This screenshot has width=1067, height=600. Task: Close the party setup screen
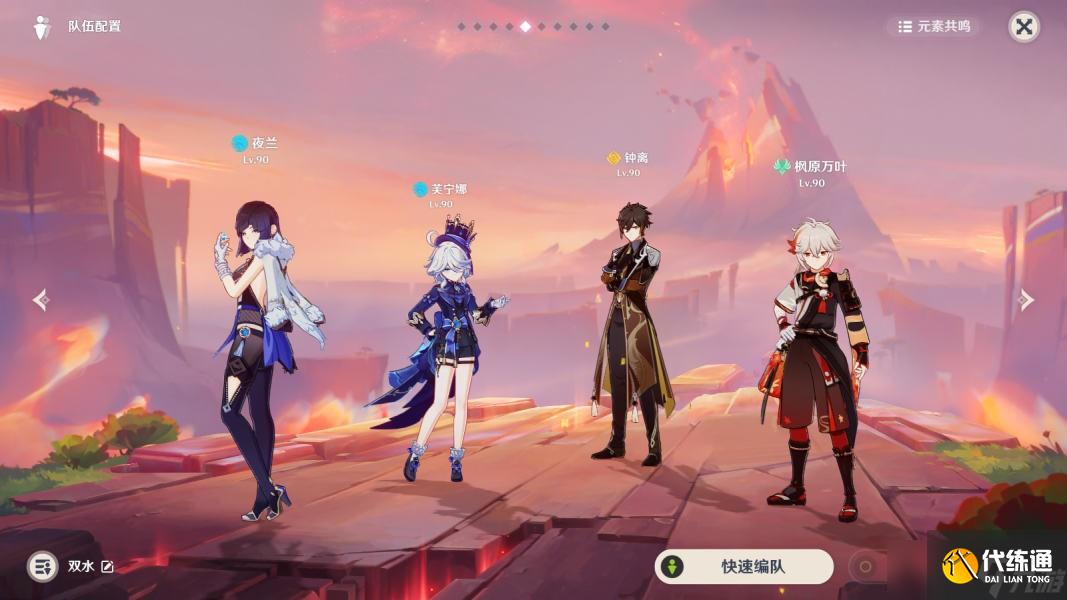coord(1023,27)
